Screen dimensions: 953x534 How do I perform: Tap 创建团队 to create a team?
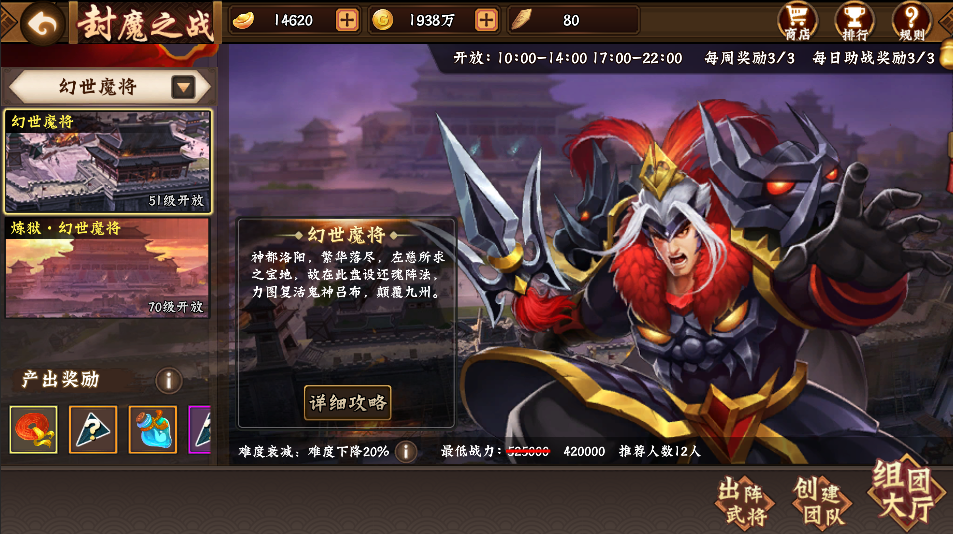coord(819,502)
